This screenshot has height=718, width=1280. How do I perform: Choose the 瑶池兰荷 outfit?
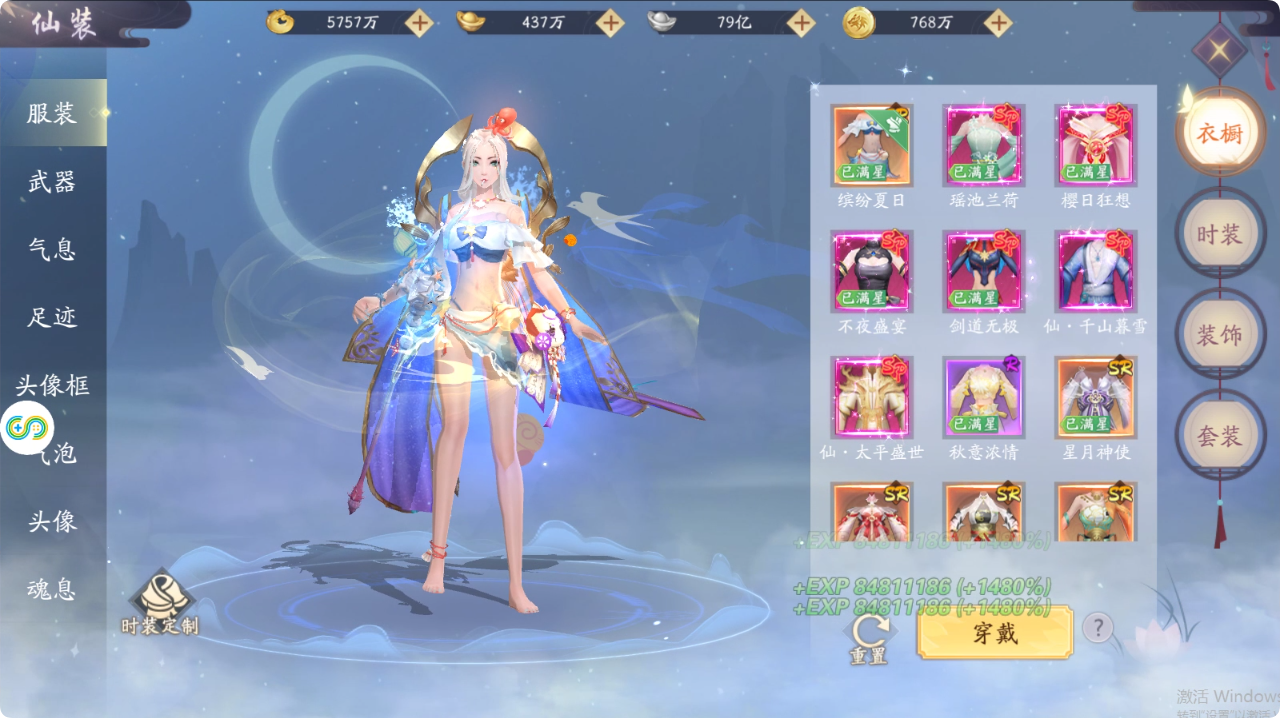coord(983,146)
